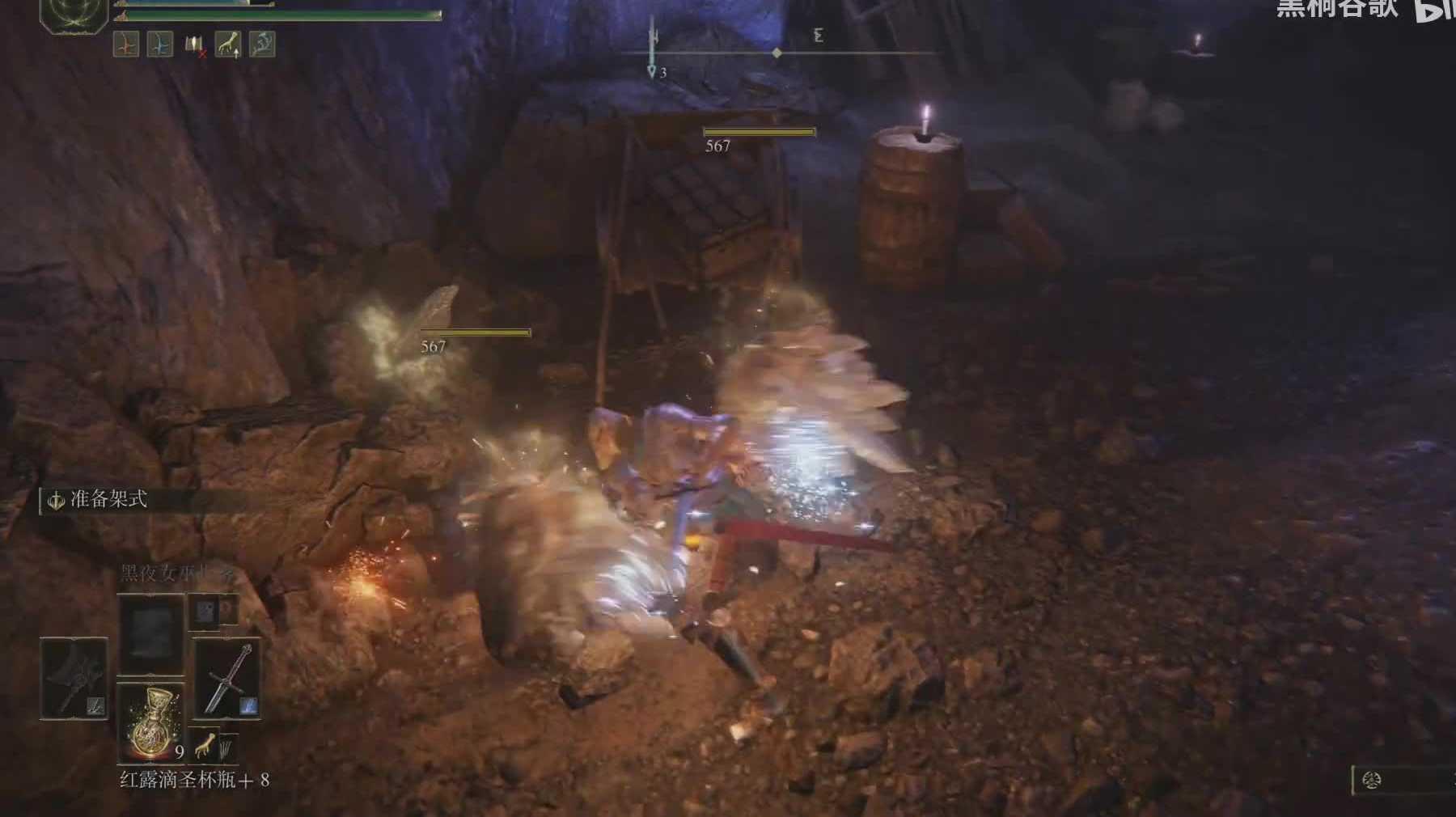The width and height of the screenshot is (1456, 817).
Task: Click the pale swirling wind buff icon
Action: click(262, 44)
